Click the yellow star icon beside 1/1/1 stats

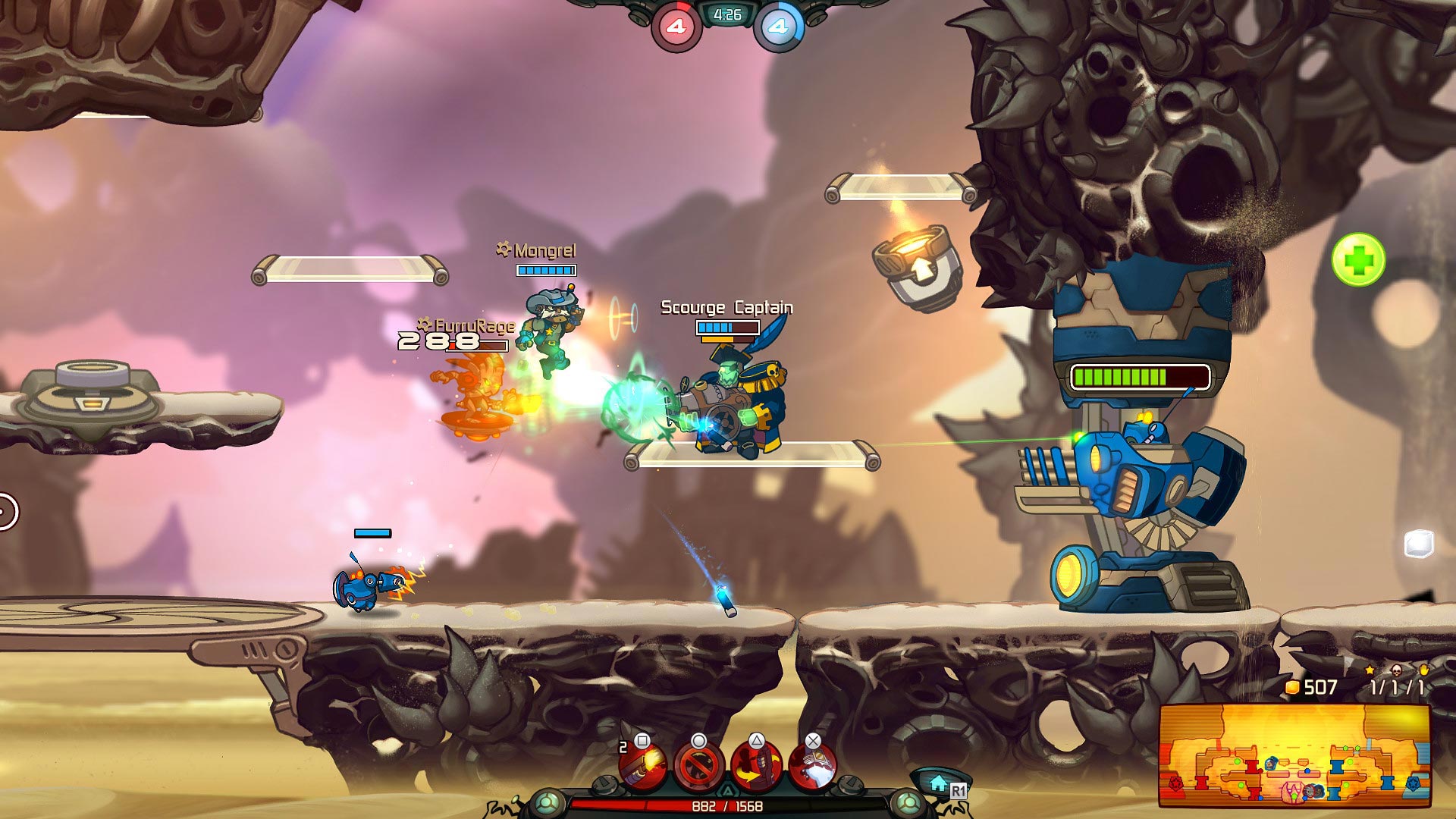pyautogui.click(x=1370, y=670)
